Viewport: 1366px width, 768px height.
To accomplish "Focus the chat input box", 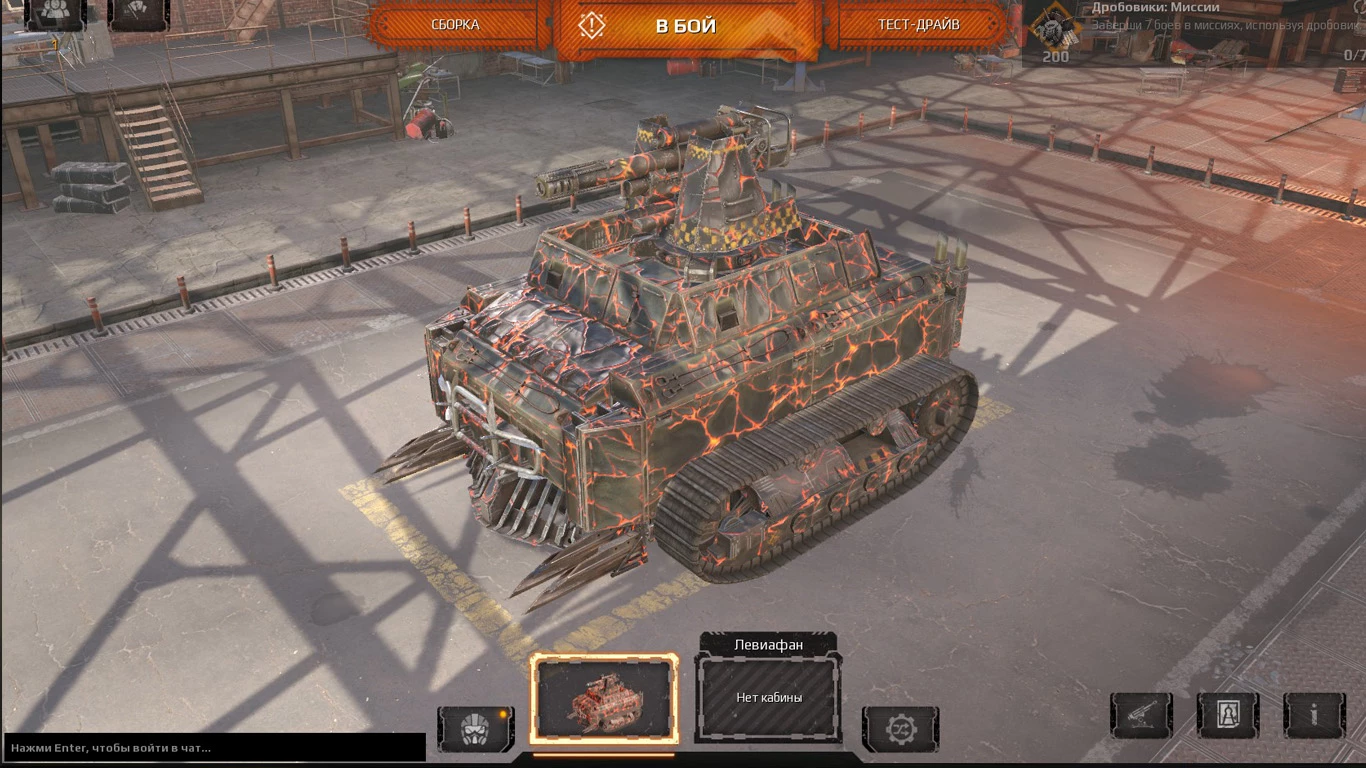I will click(214, 747).
